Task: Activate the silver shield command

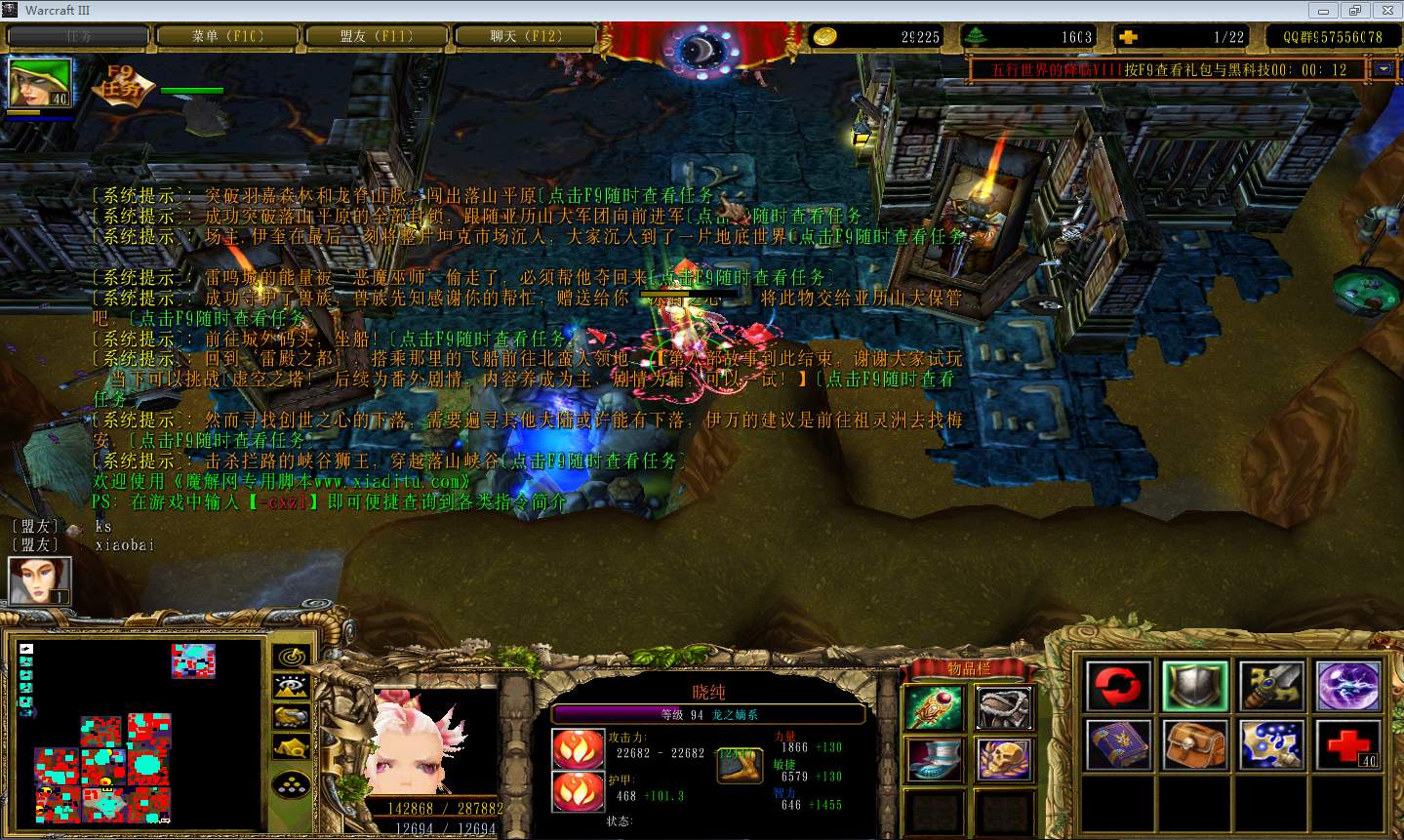Action: pos(1195,686)
